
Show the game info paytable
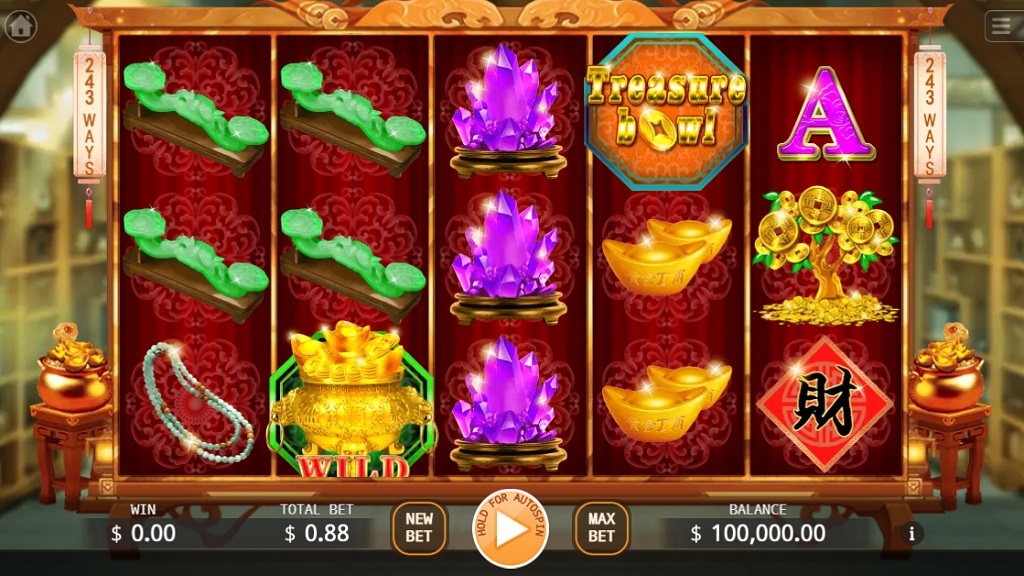910,534
